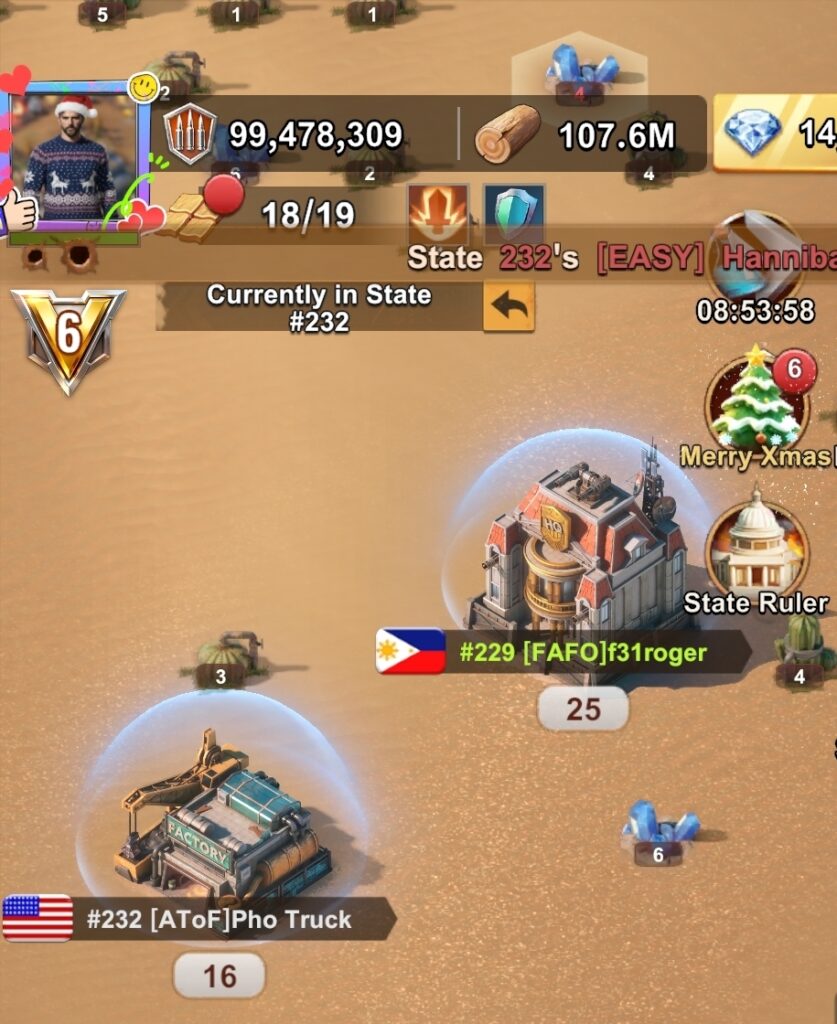The image size is (837, 1024).
Task: Select the [AToF]Pho Truck name tag
Action: tap(218, 919)
